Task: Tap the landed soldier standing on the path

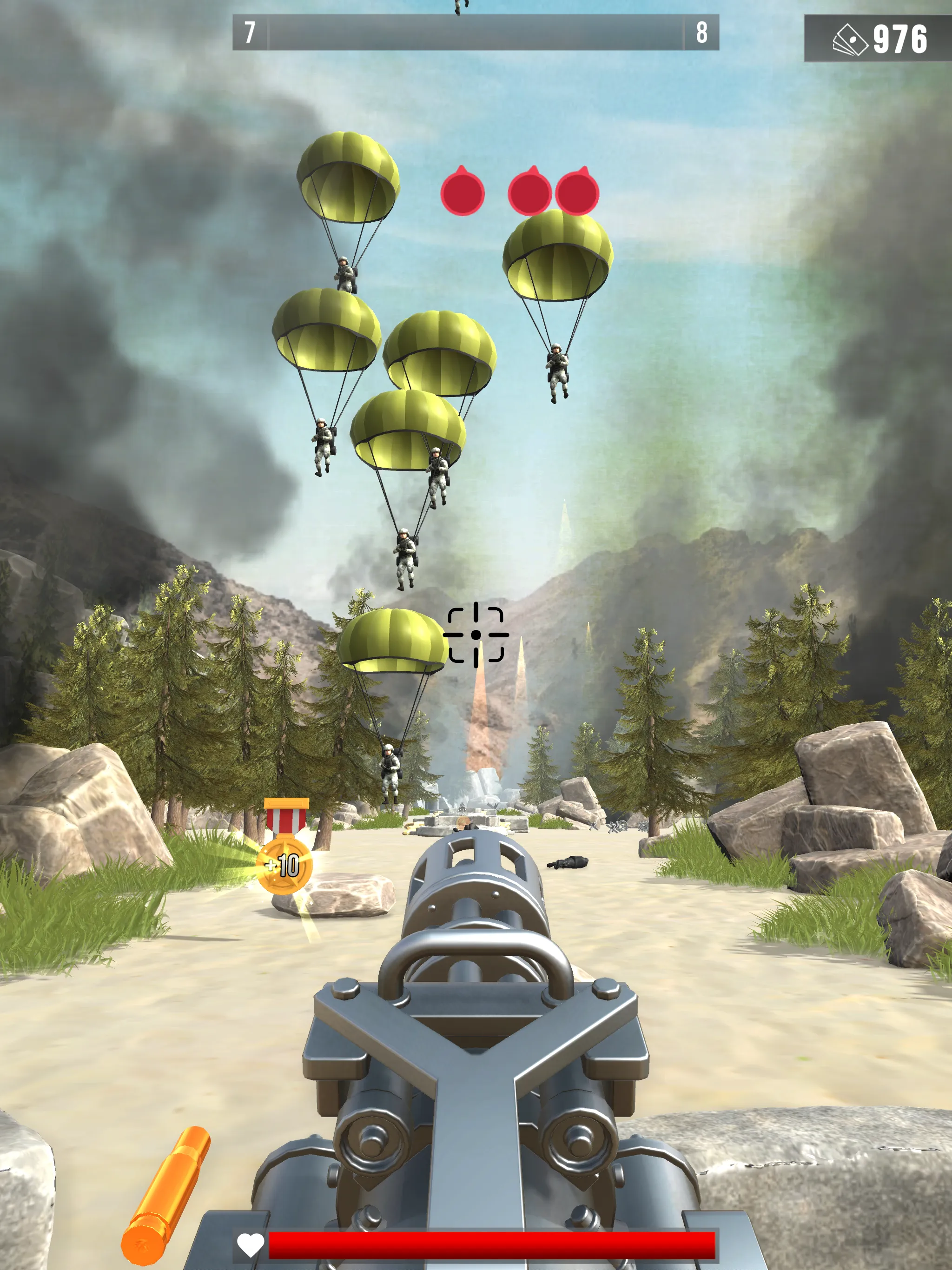Action: tap(390, 775)
